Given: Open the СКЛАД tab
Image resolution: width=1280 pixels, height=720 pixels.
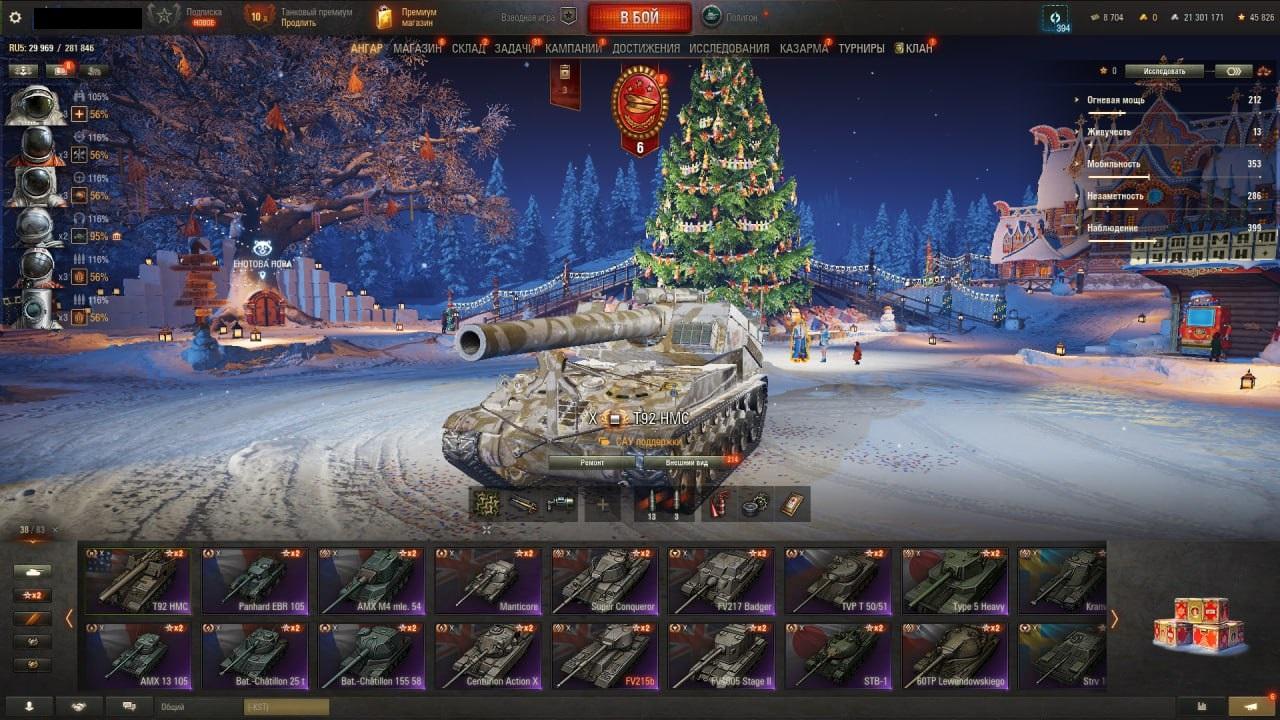Looking at the screenshot, I should tap(468, 48).
